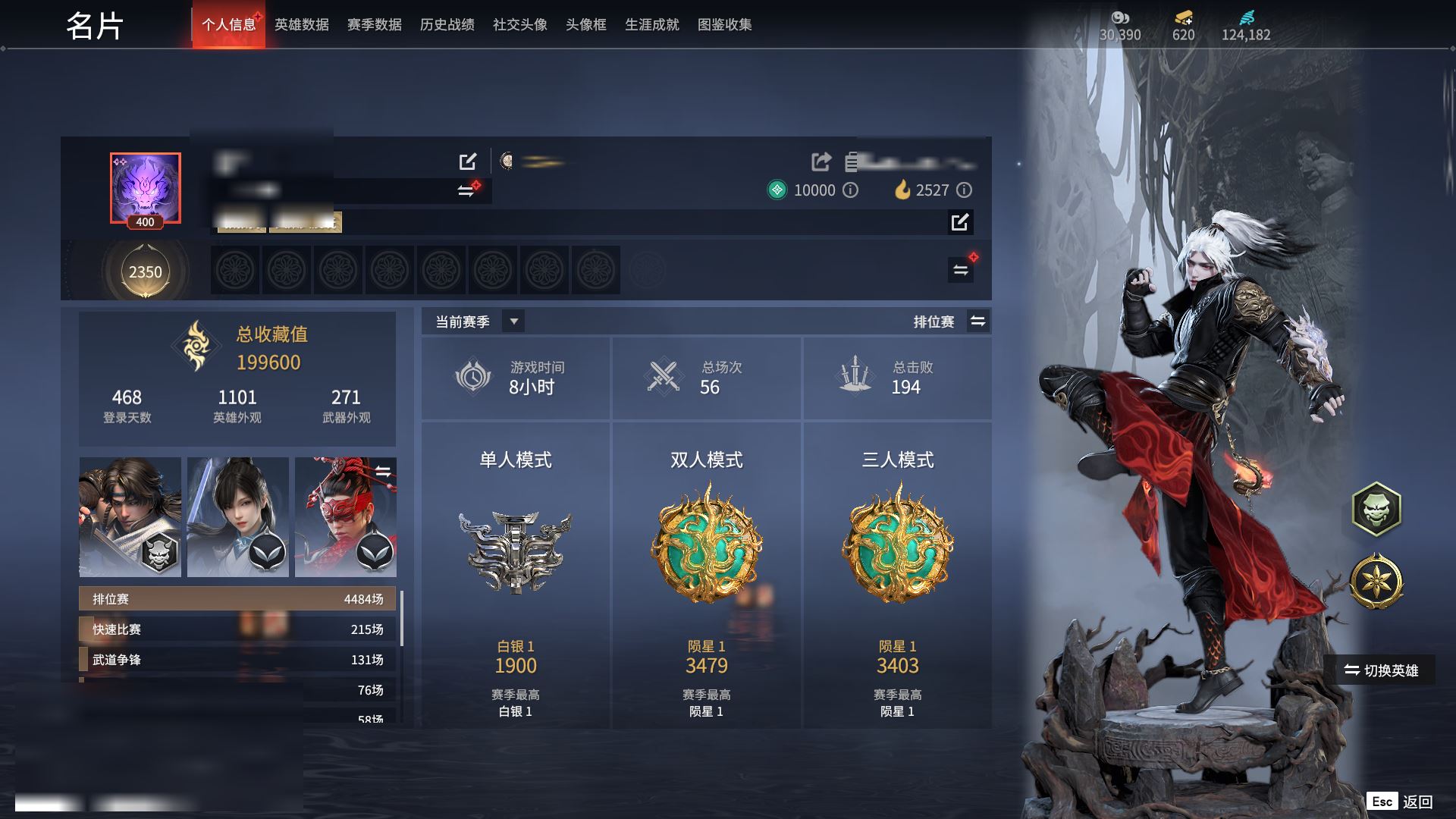Choose the 武道争锋 row
Screen dimensions: 1456x819
coord(237,660)
